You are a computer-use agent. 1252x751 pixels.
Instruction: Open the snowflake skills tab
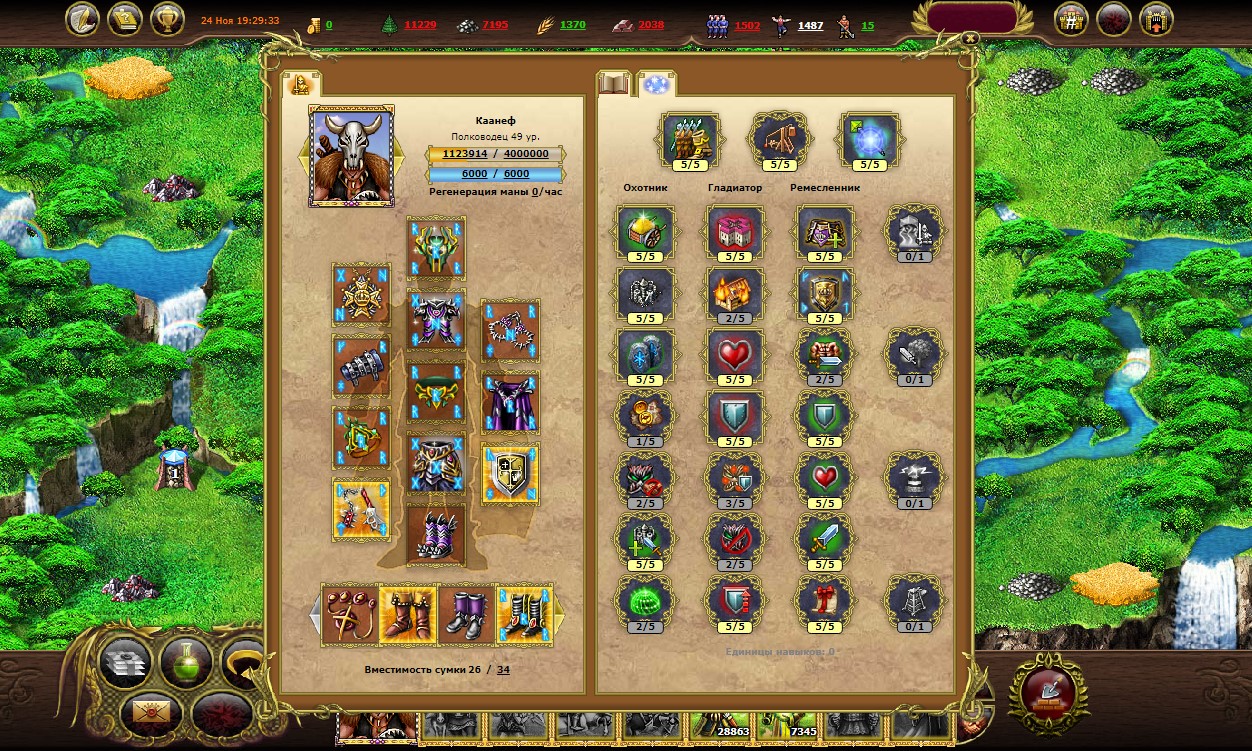[x=657, y=84]
